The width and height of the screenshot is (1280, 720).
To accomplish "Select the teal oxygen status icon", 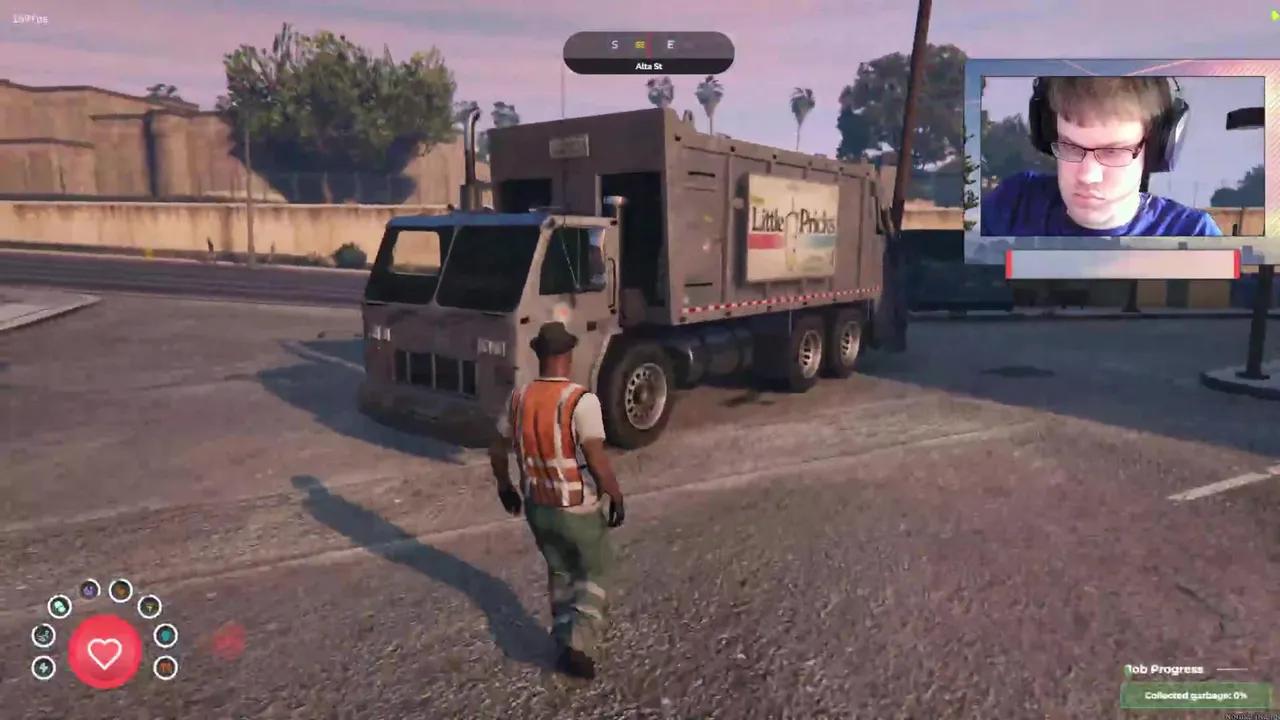I will coord(167,636).
